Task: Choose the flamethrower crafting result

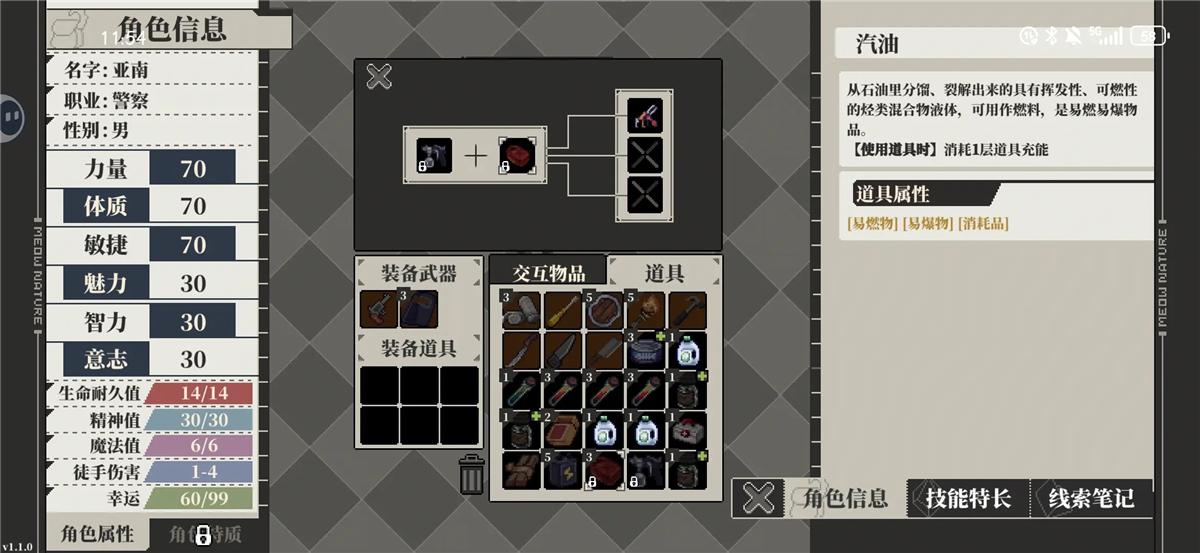Action: click(645, 115)
